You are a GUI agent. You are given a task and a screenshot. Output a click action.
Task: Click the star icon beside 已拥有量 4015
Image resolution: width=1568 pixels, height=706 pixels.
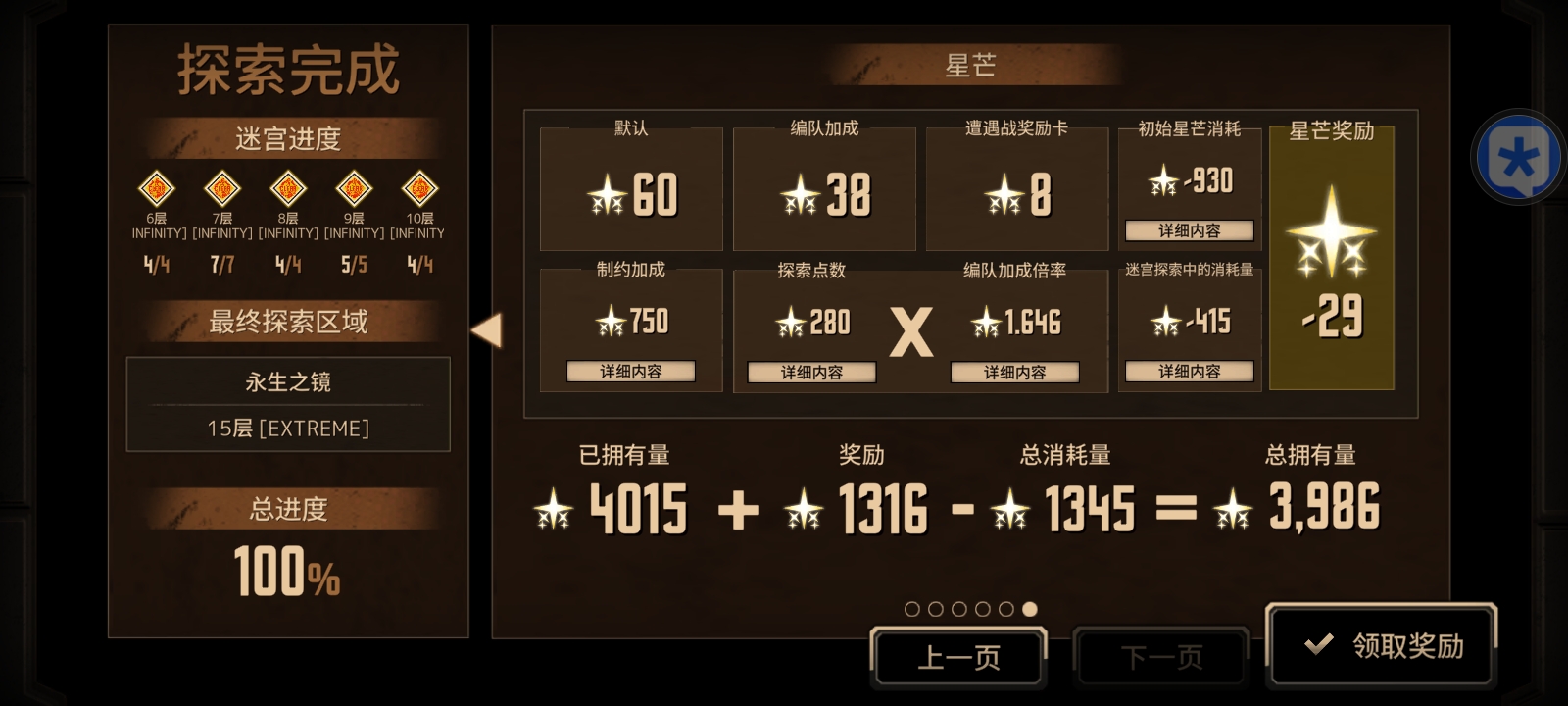click(x=555, y=508)
